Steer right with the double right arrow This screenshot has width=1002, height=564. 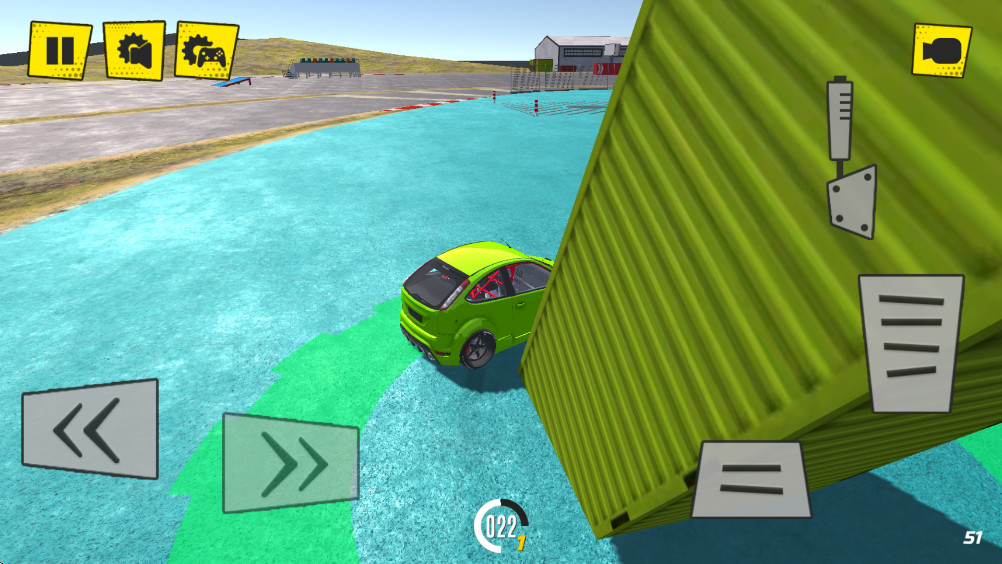click(x=290, y=463)
